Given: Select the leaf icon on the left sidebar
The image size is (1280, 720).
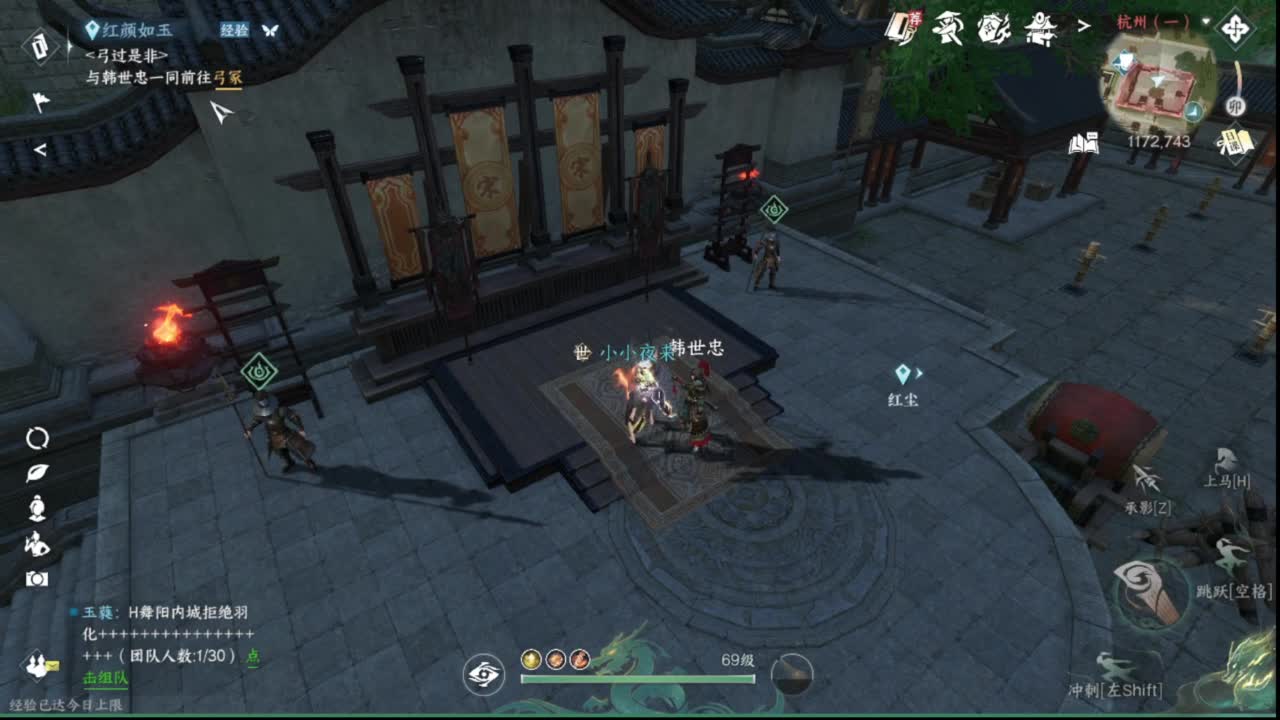Looking at the screenshot, I should (36, 473).
